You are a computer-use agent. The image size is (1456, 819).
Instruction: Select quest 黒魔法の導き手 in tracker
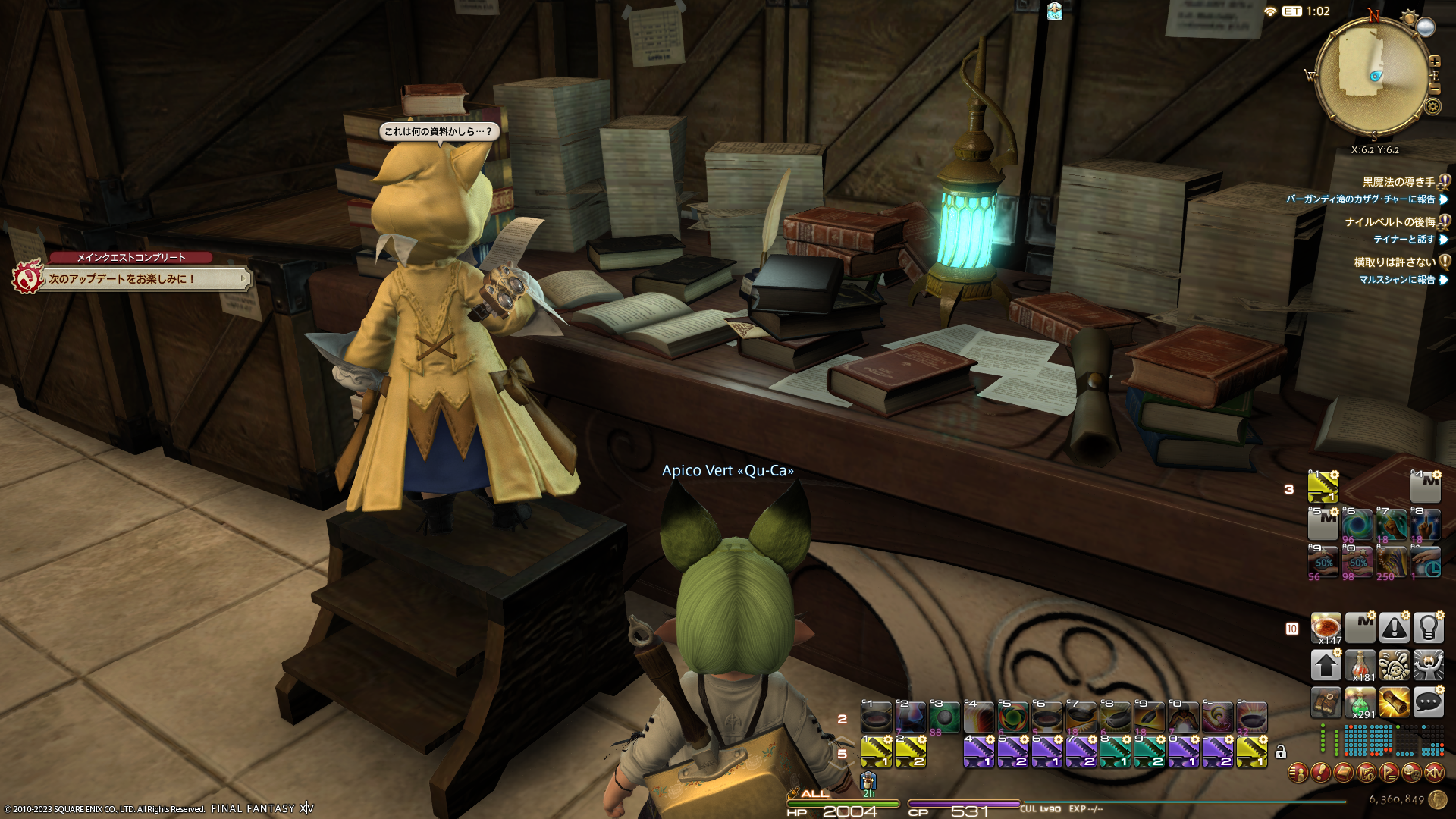(x=1398, y=182)
